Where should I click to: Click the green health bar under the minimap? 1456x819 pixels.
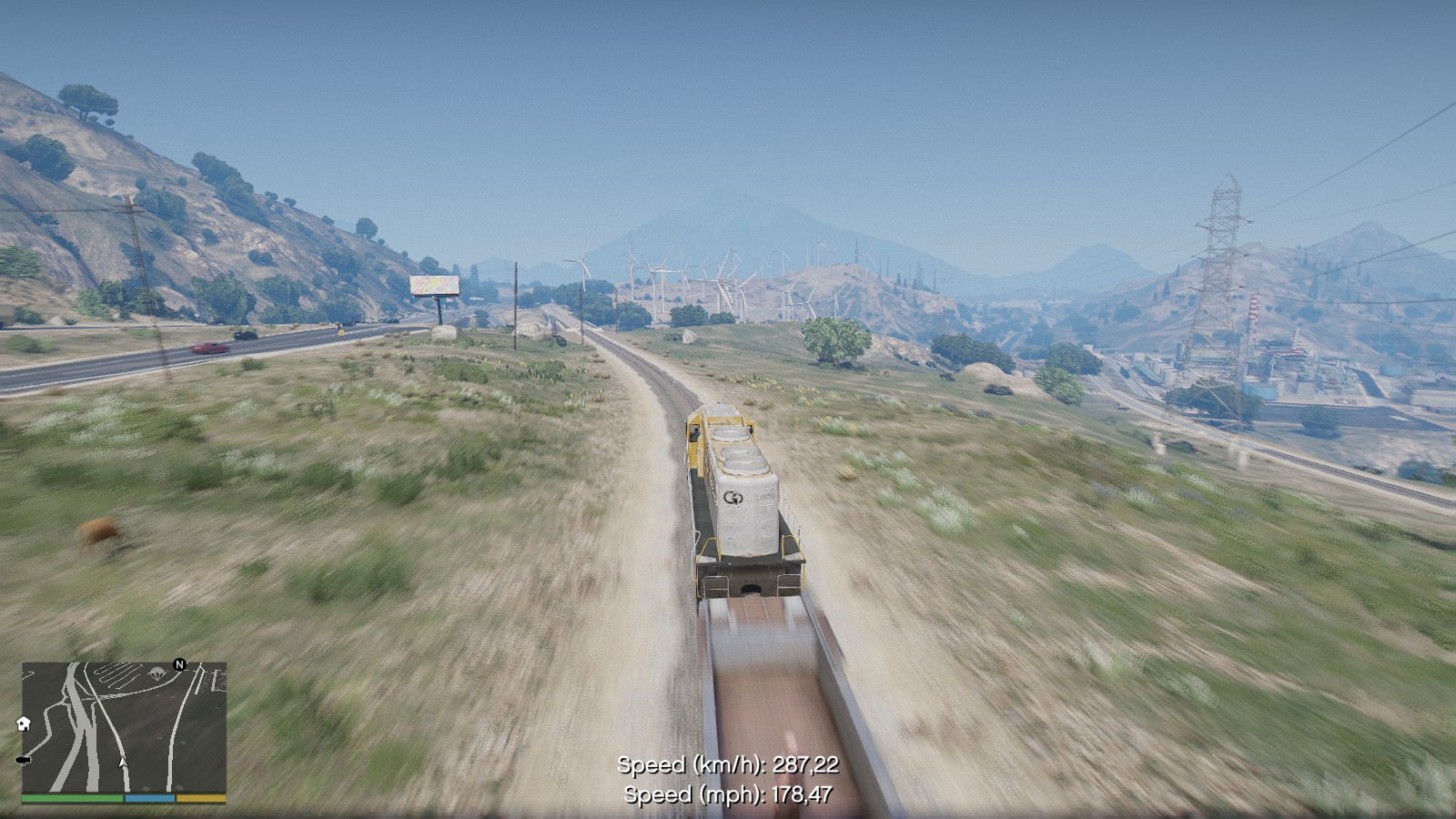click(71, 798)
